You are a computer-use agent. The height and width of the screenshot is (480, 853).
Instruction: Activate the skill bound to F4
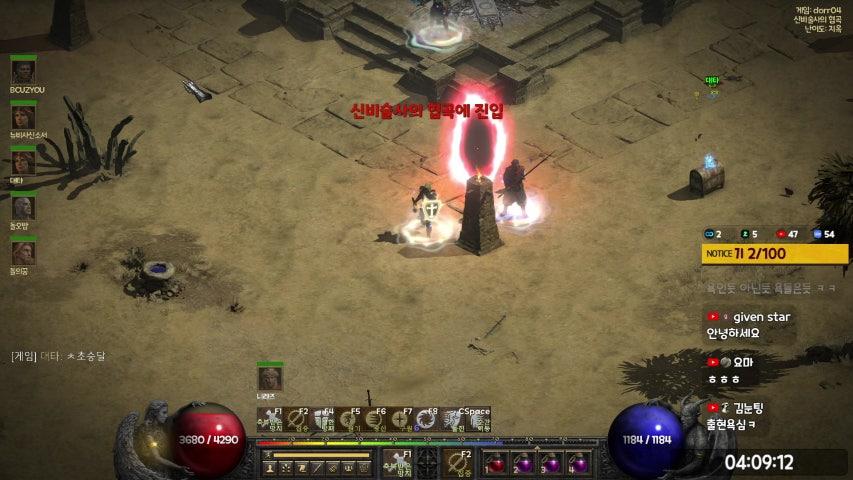coord(323,419)
